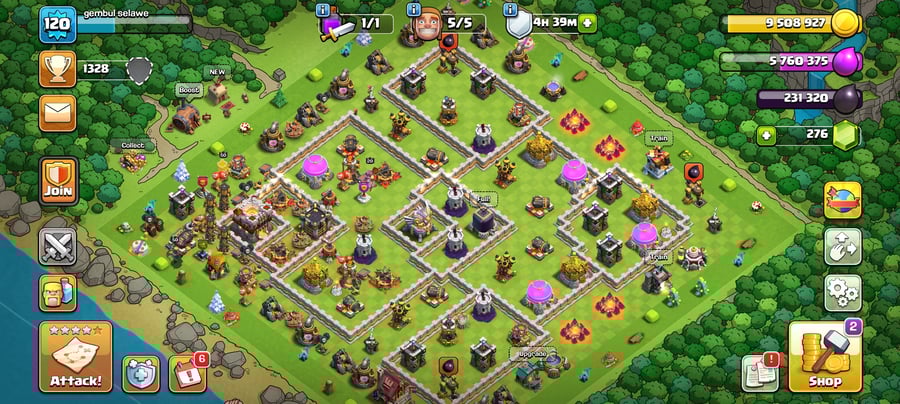Buy gems with the green plus button
The width and height of the screenshot is (900, 404).
tap(768, 135)
